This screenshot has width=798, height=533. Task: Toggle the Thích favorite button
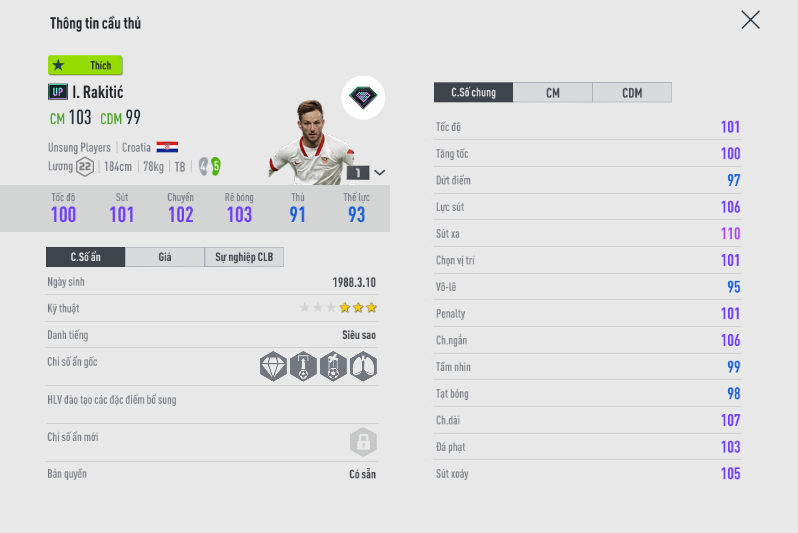coord(85,65)
